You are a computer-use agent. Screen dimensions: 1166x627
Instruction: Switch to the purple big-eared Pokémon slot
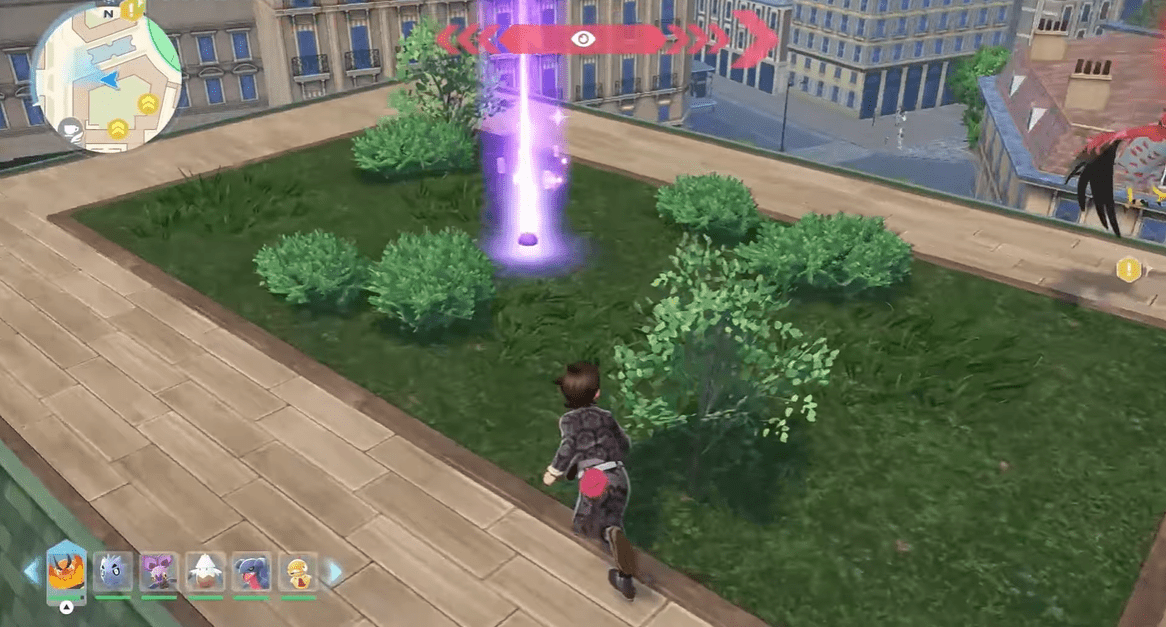point(159,572)
